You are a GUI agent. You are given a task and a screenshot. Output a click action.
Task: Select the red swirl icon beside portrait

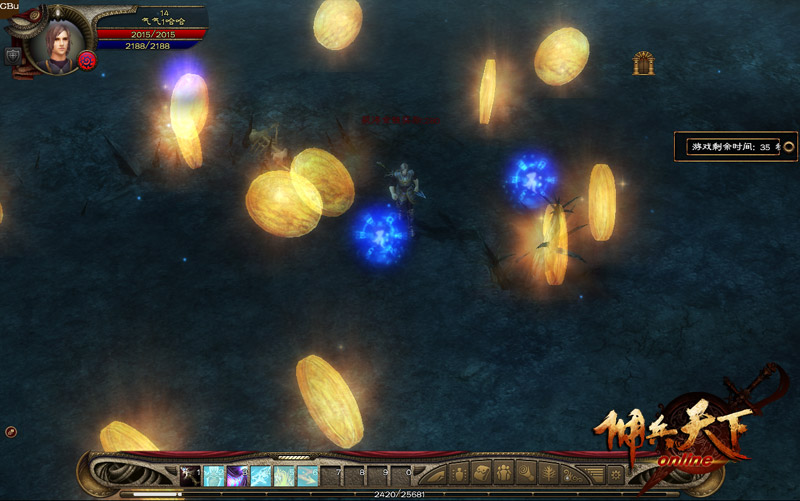point(87,61)
